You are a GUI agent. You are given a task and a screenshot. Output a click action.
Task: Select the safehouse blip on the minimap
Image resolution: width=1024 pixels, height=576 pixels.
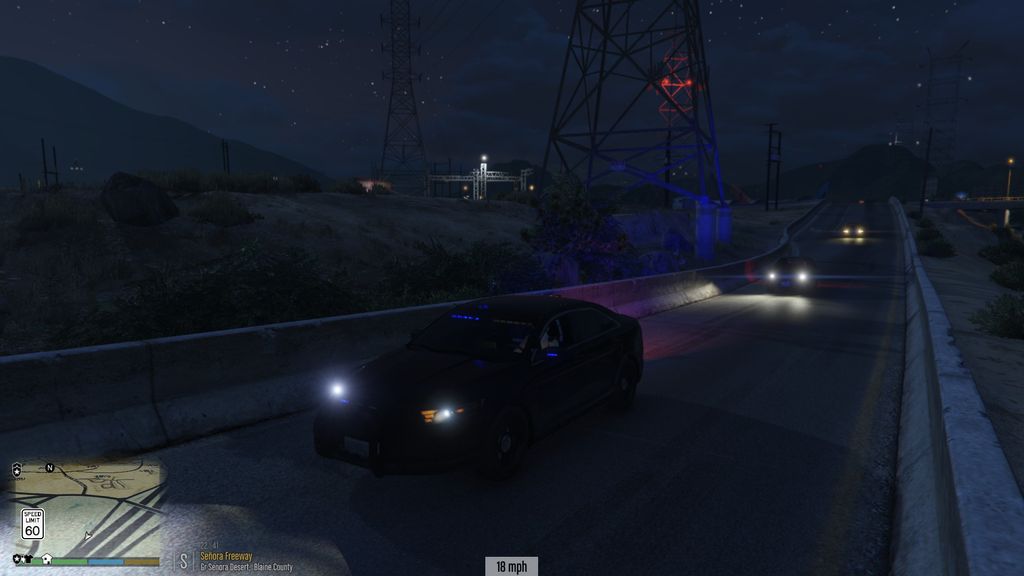point(47,558)
